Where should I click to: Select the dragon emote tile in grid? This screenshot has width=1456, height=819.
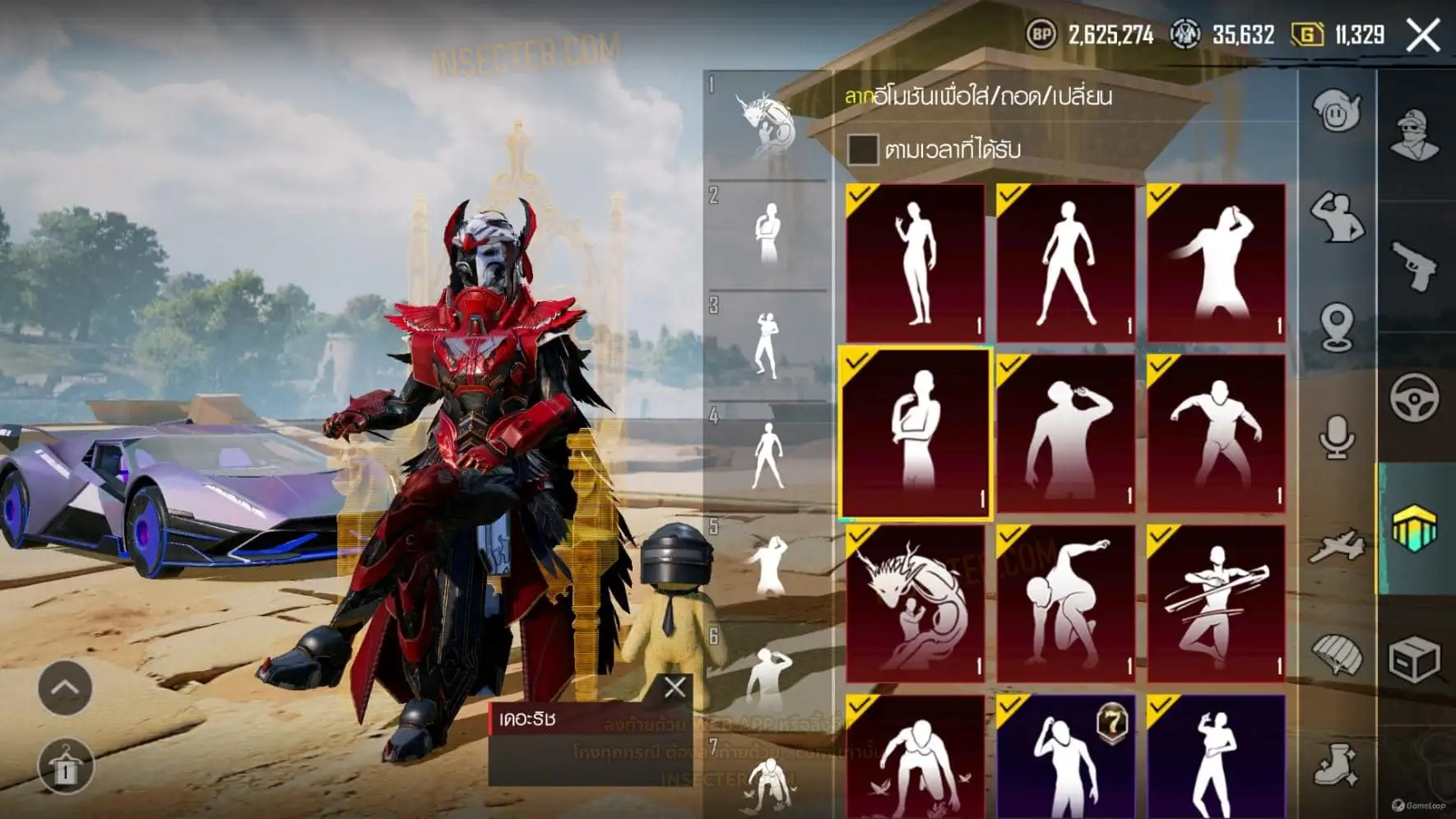pyautogui.click(x=915, y=604)
